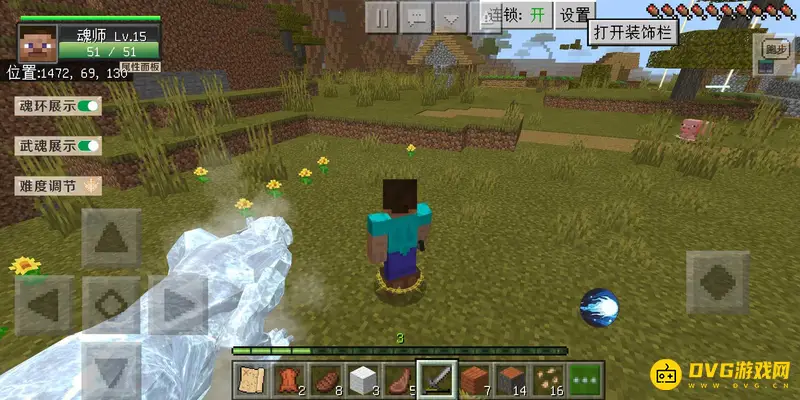Click the 打开装饰栏 button

(x=633, y=33)
